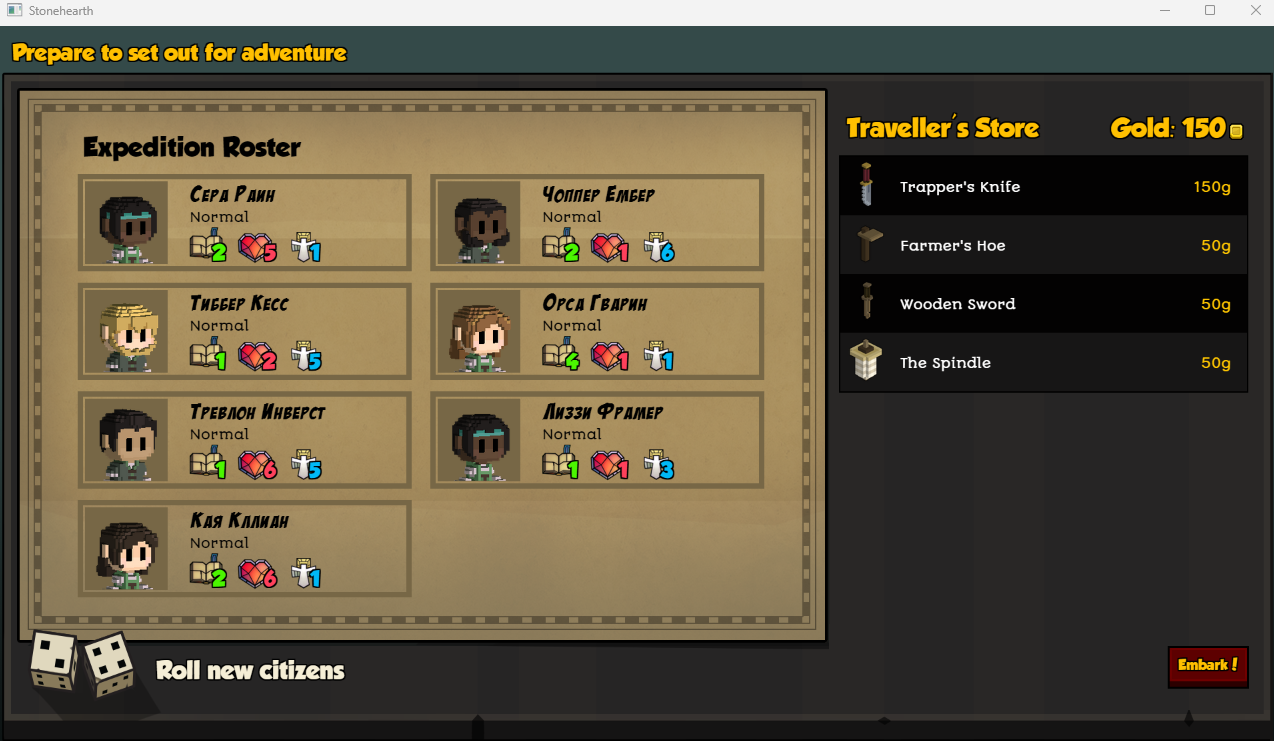
Task: Pick citizen Чоппер Ембер from roster
Action: (597, 223)
